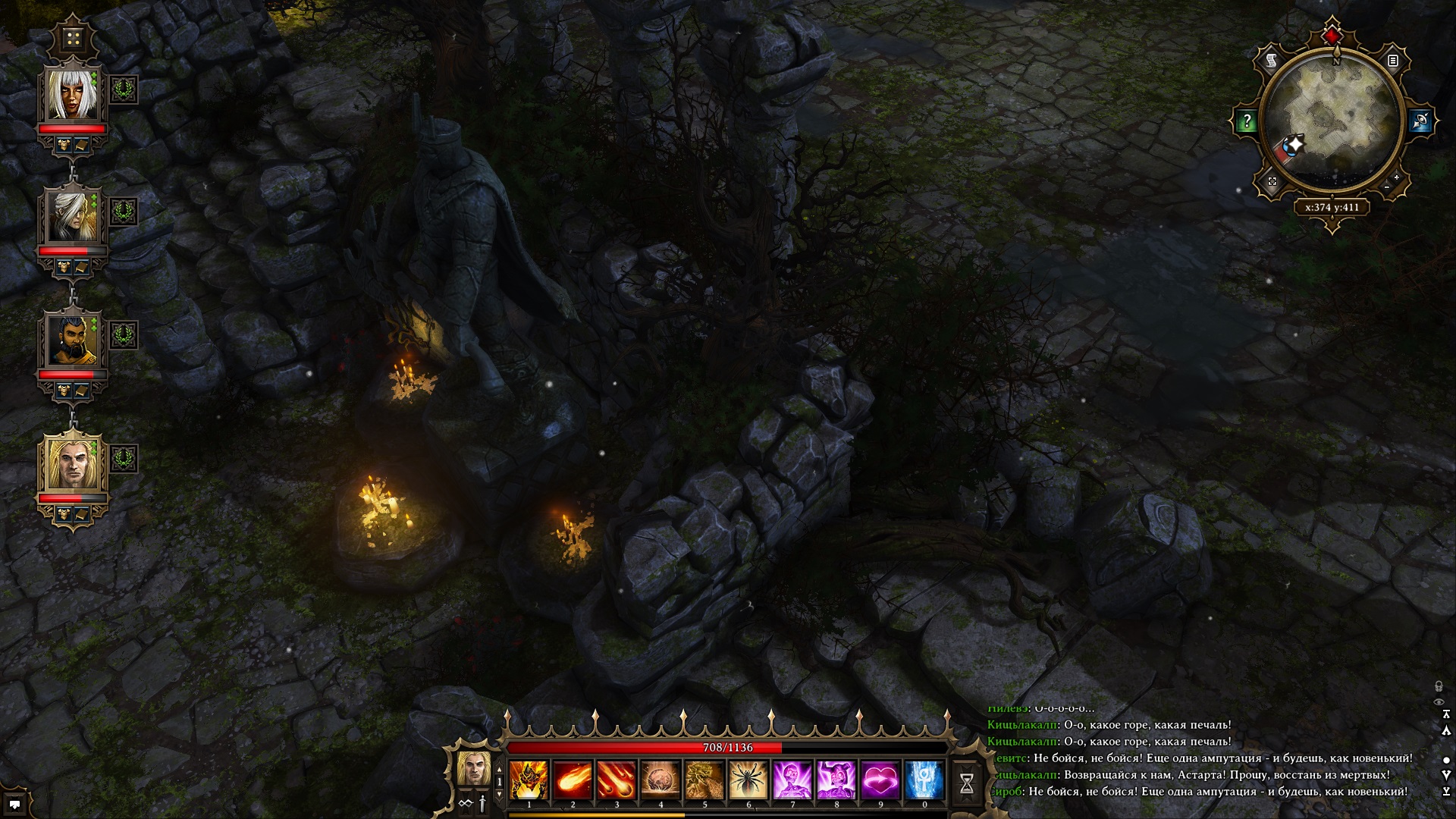The width and height of the screenshot is (1456, 819).
Task: Open the scroll journal button by minimap
Action: pos(1272,61)
